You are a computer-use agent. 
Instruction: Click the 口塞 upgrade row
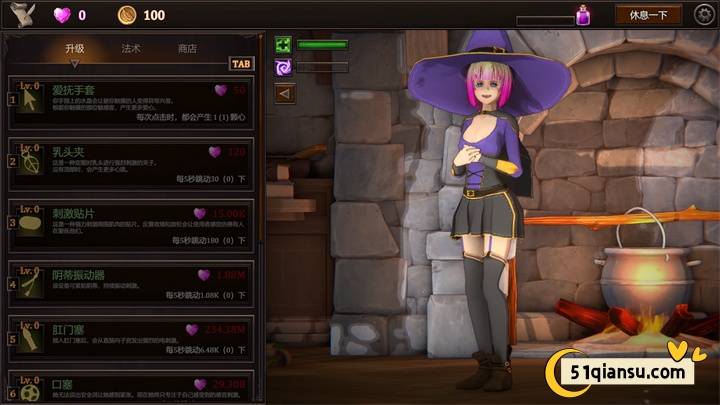[130, 387]
